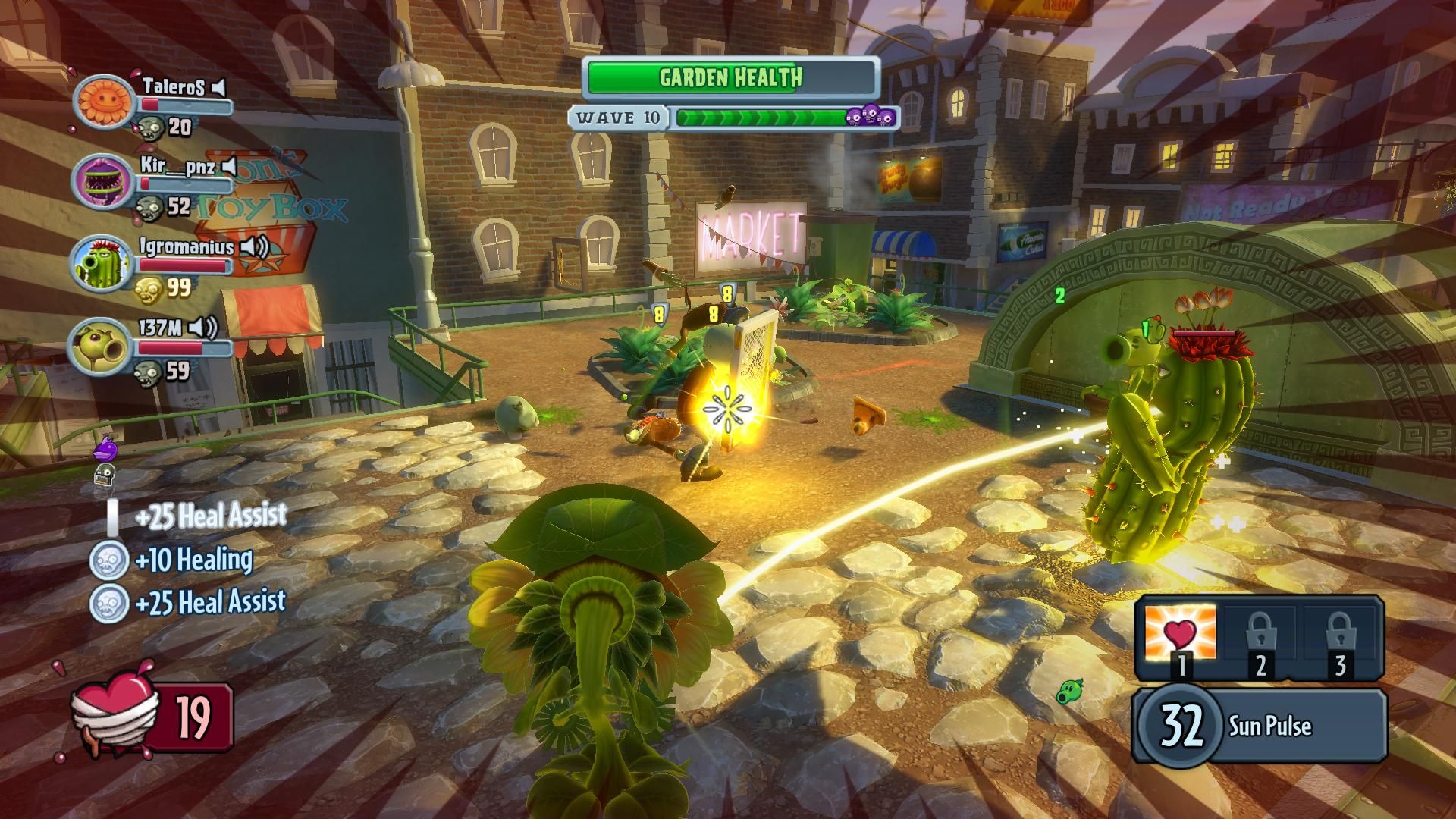Toggle voice speaker icon next to 137M
The height and width of the screenshot is (819, 1456).
tap(202, 328)
